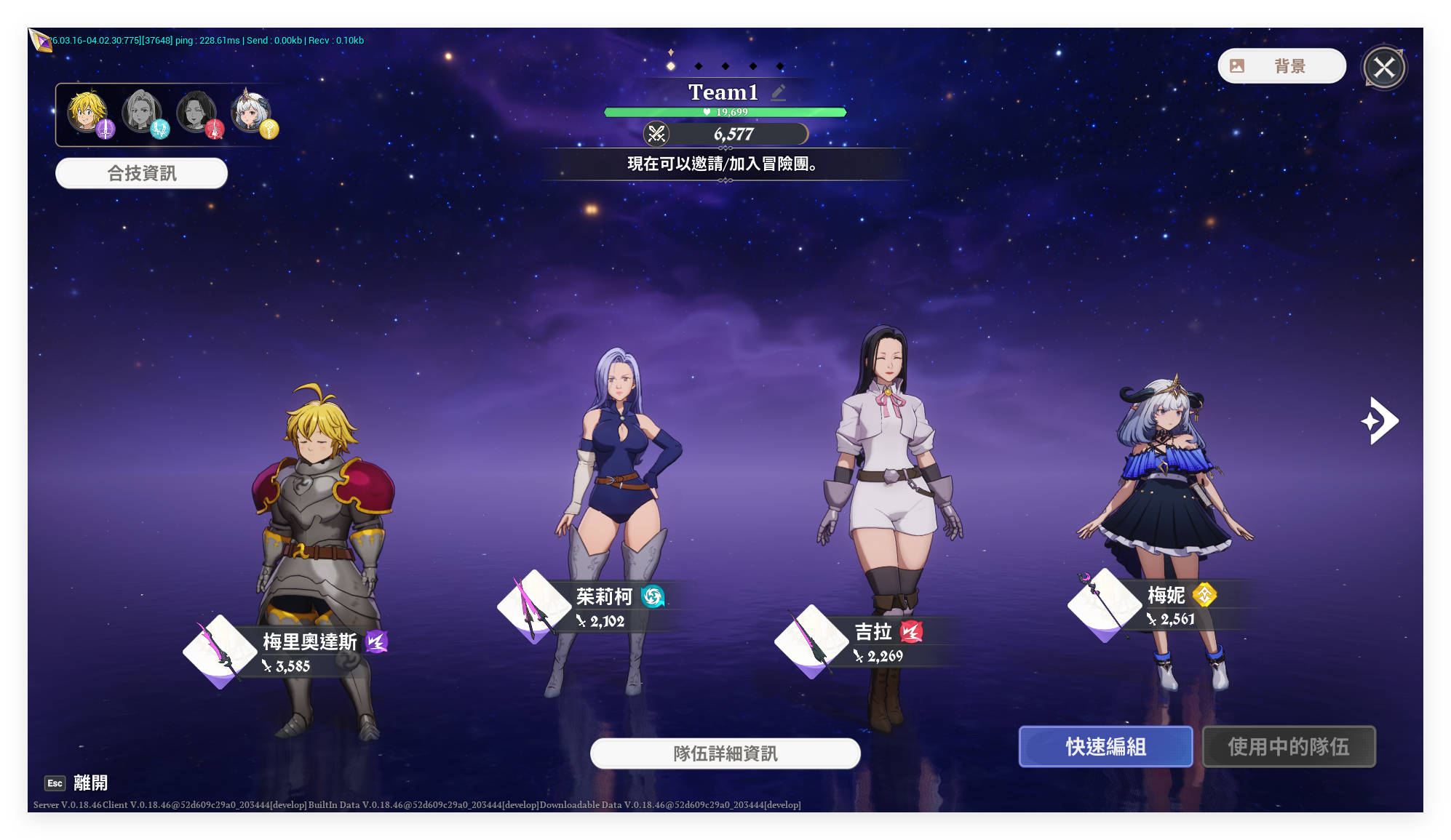
Task: Choose 快速編組 quick formation
Action: click(x=1105, y=746)
